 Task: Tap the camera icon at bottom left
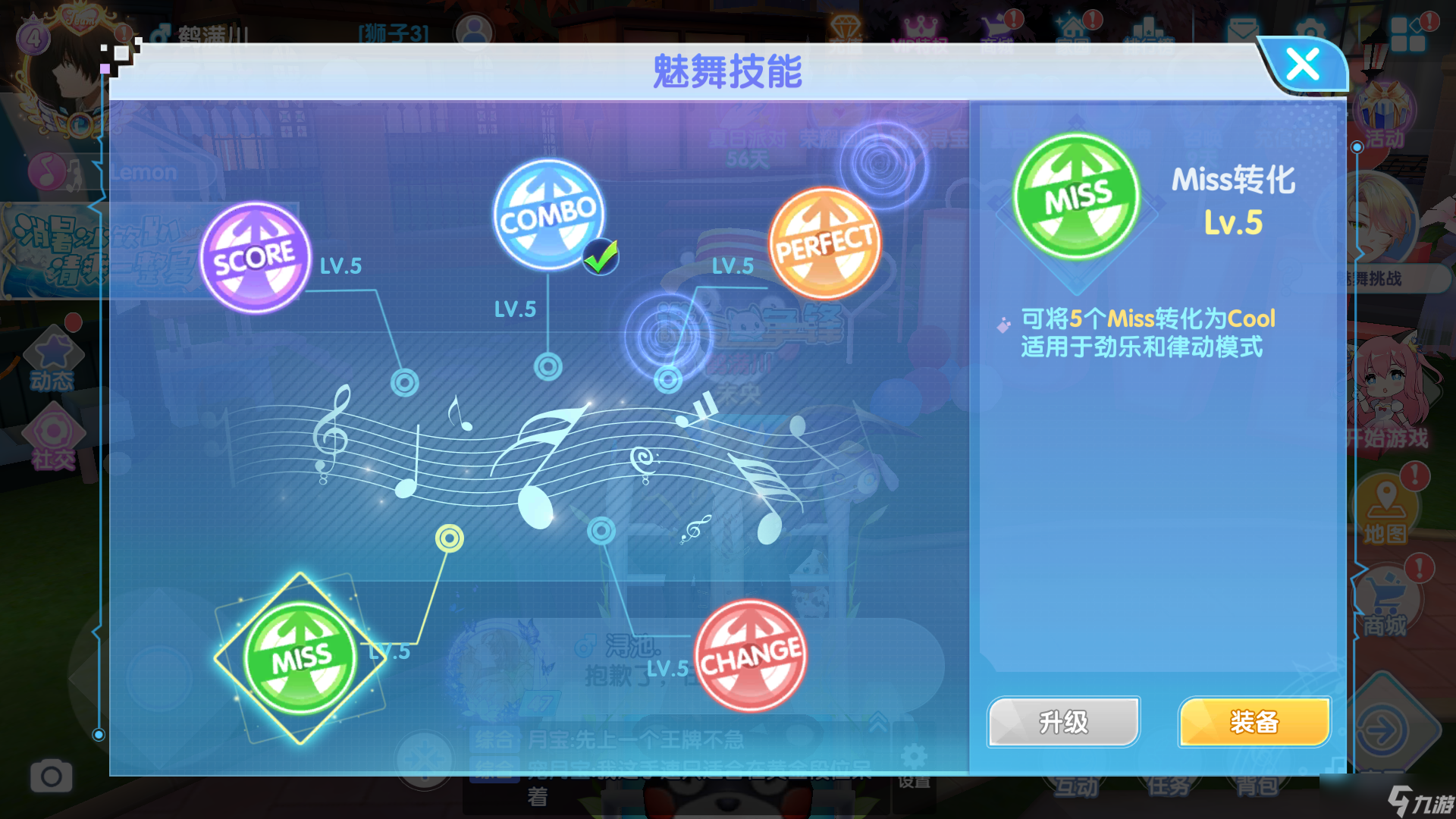coord(51,776)
